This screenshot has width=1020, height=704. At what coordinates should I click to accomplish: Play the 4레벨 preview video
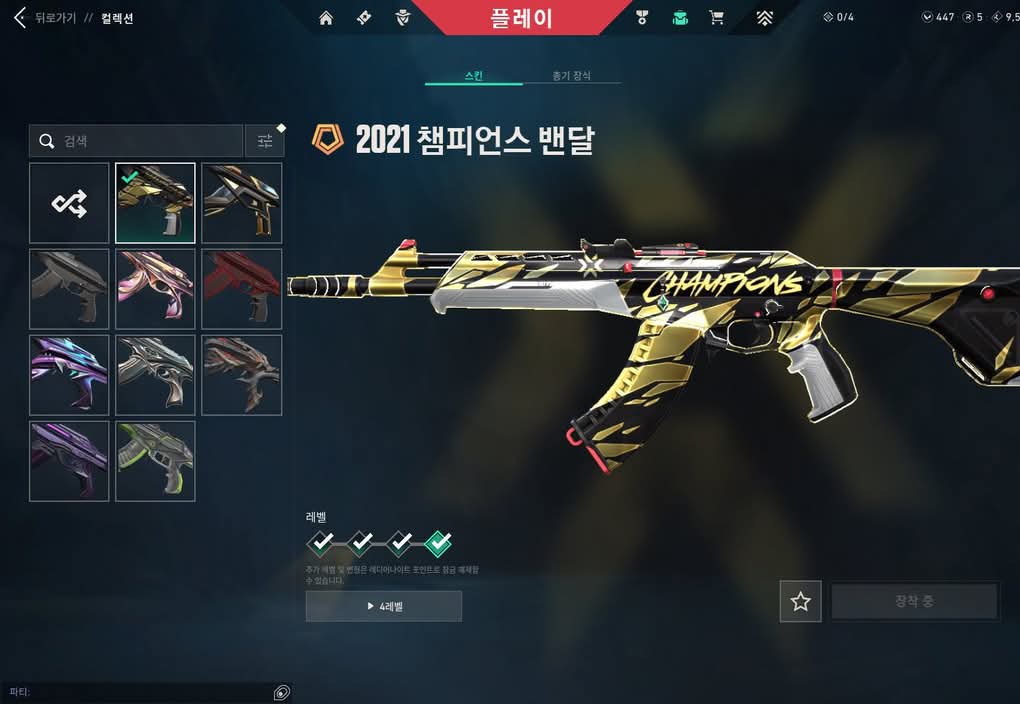click(x=384, y=606)
